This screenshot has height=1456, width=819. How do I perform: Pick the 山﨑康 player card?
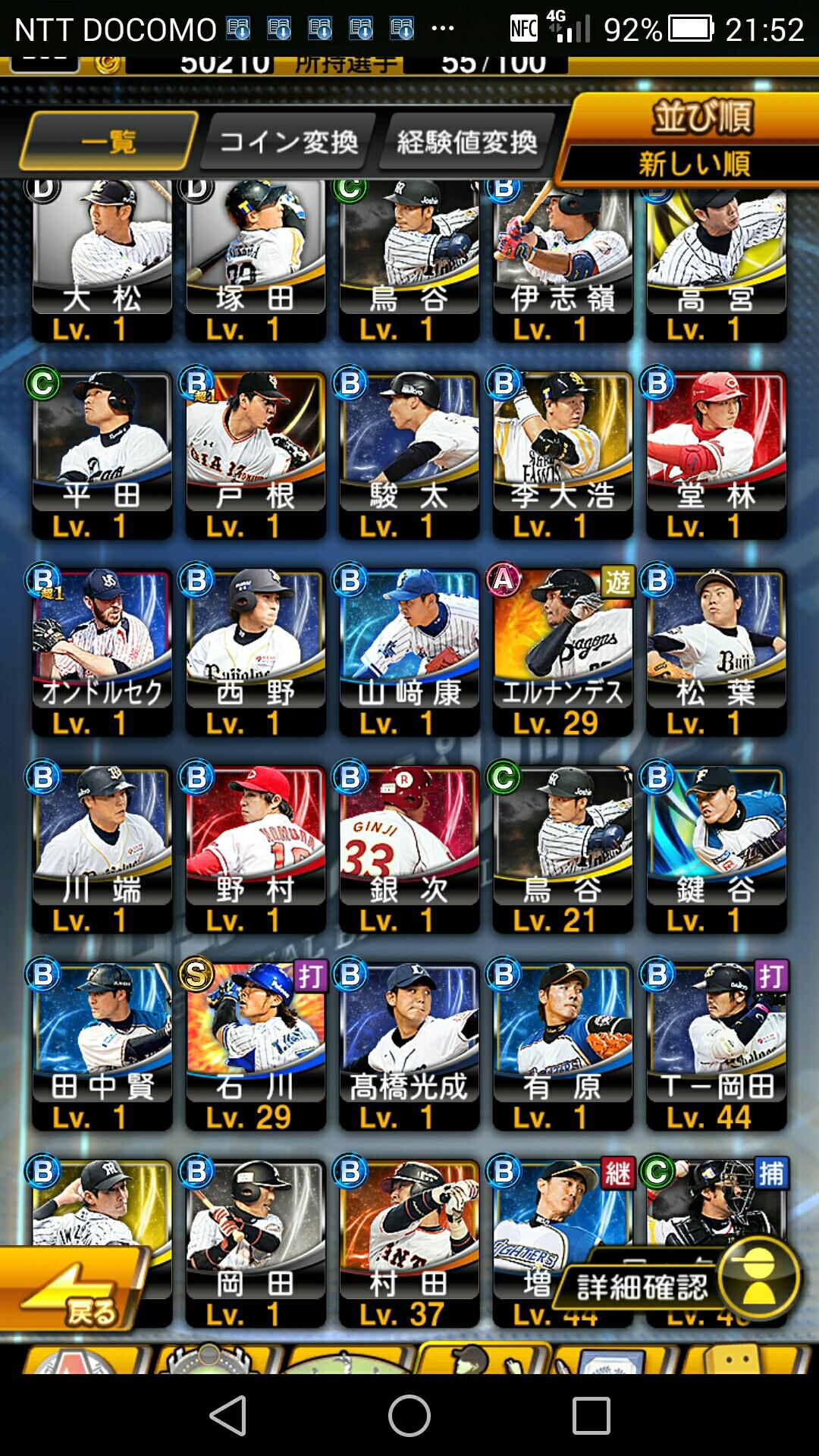[409, 652]
